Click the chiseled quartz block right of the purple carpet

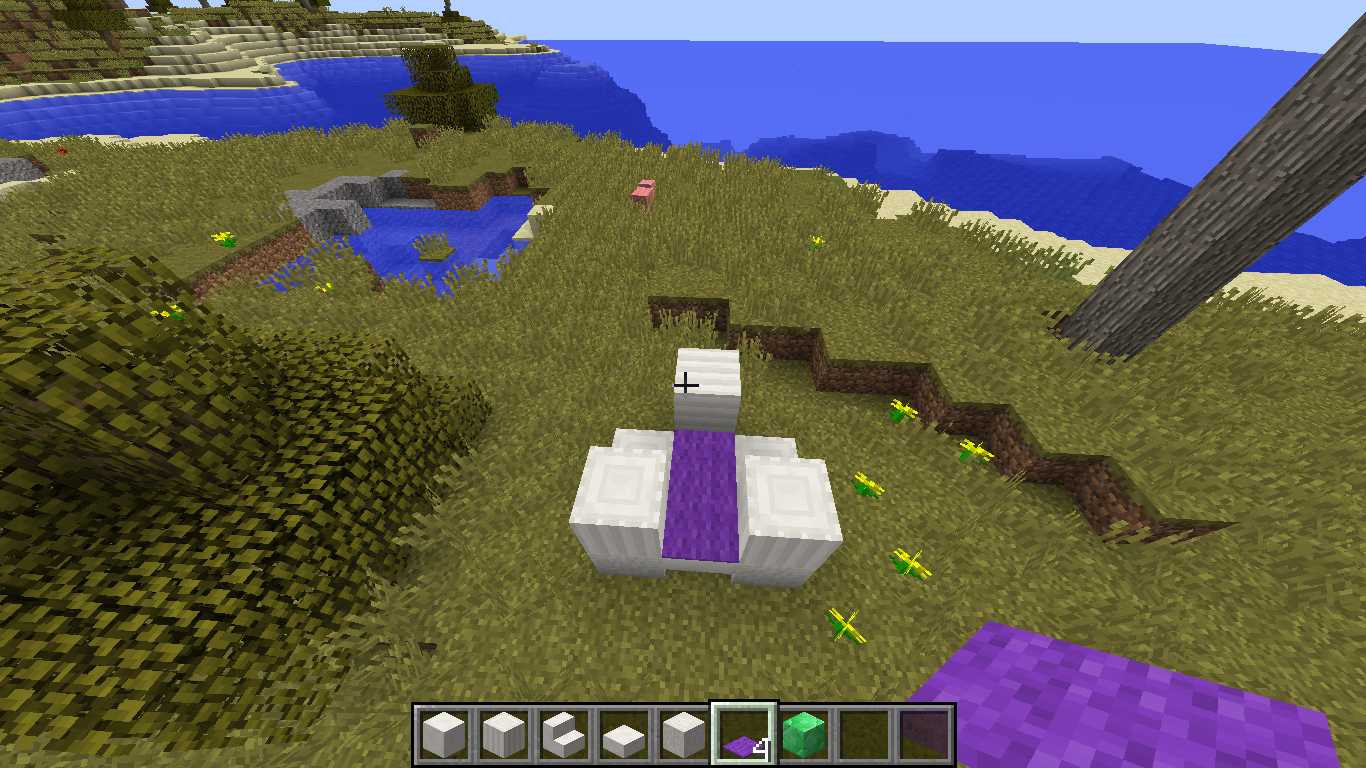785,490
